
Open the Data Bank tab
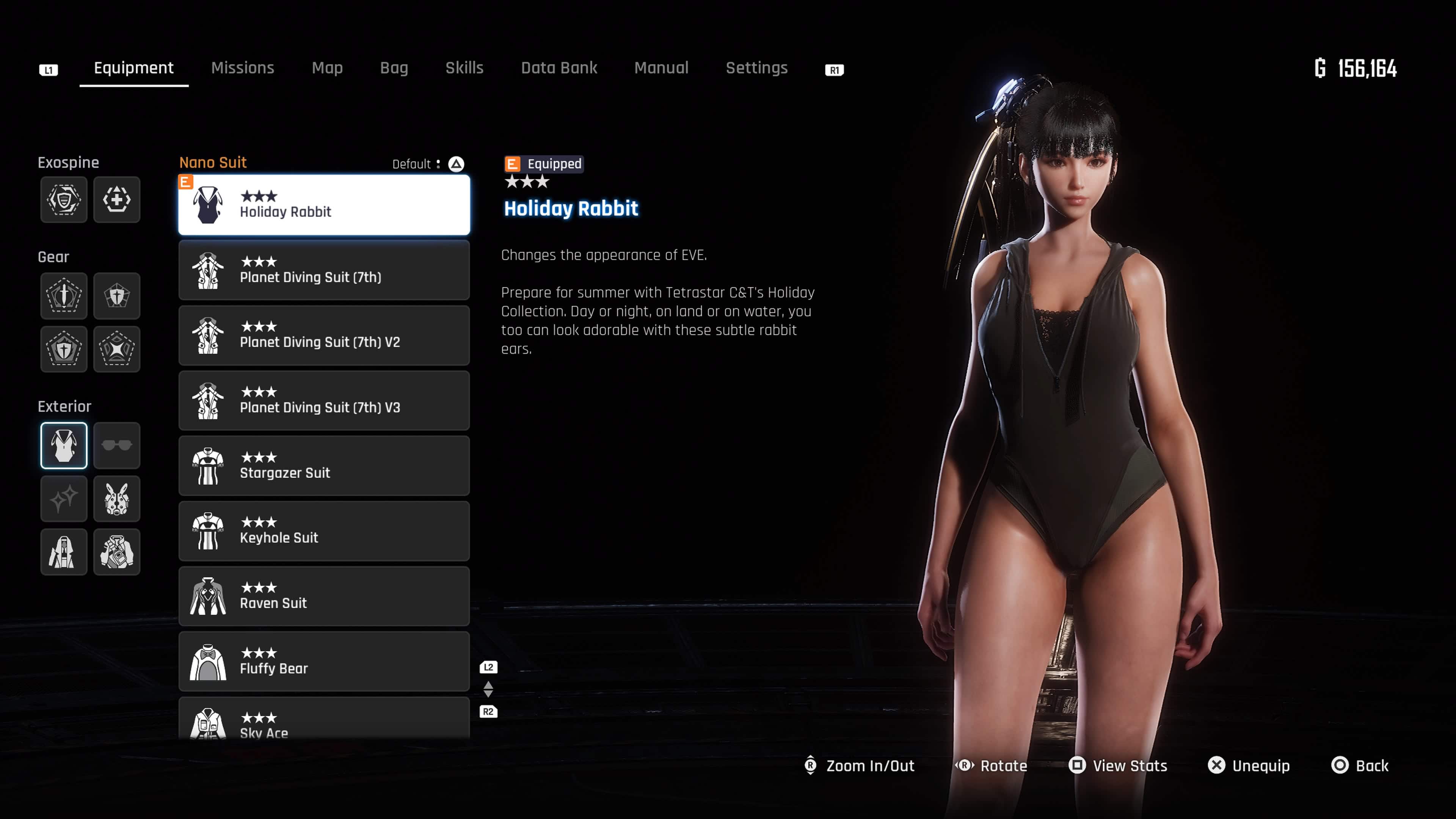click(559, 68)
